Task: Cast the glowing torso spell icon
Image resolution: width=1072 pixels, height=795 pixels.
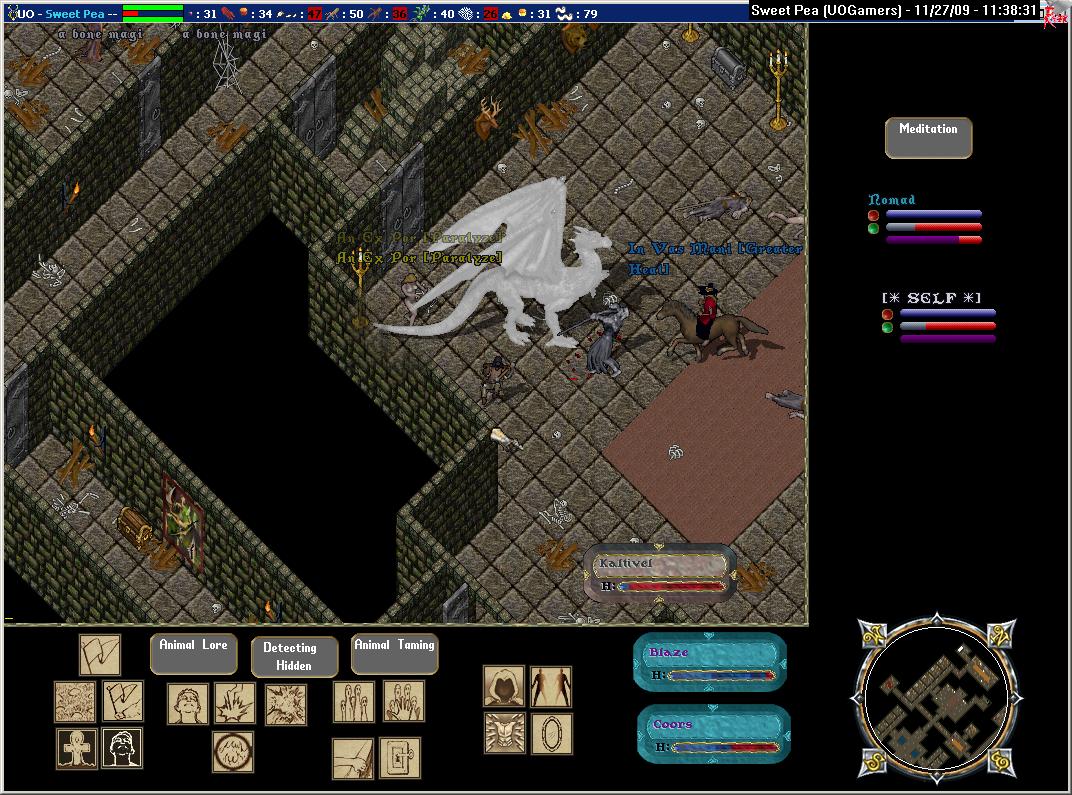Action: [x=504, y=733]
